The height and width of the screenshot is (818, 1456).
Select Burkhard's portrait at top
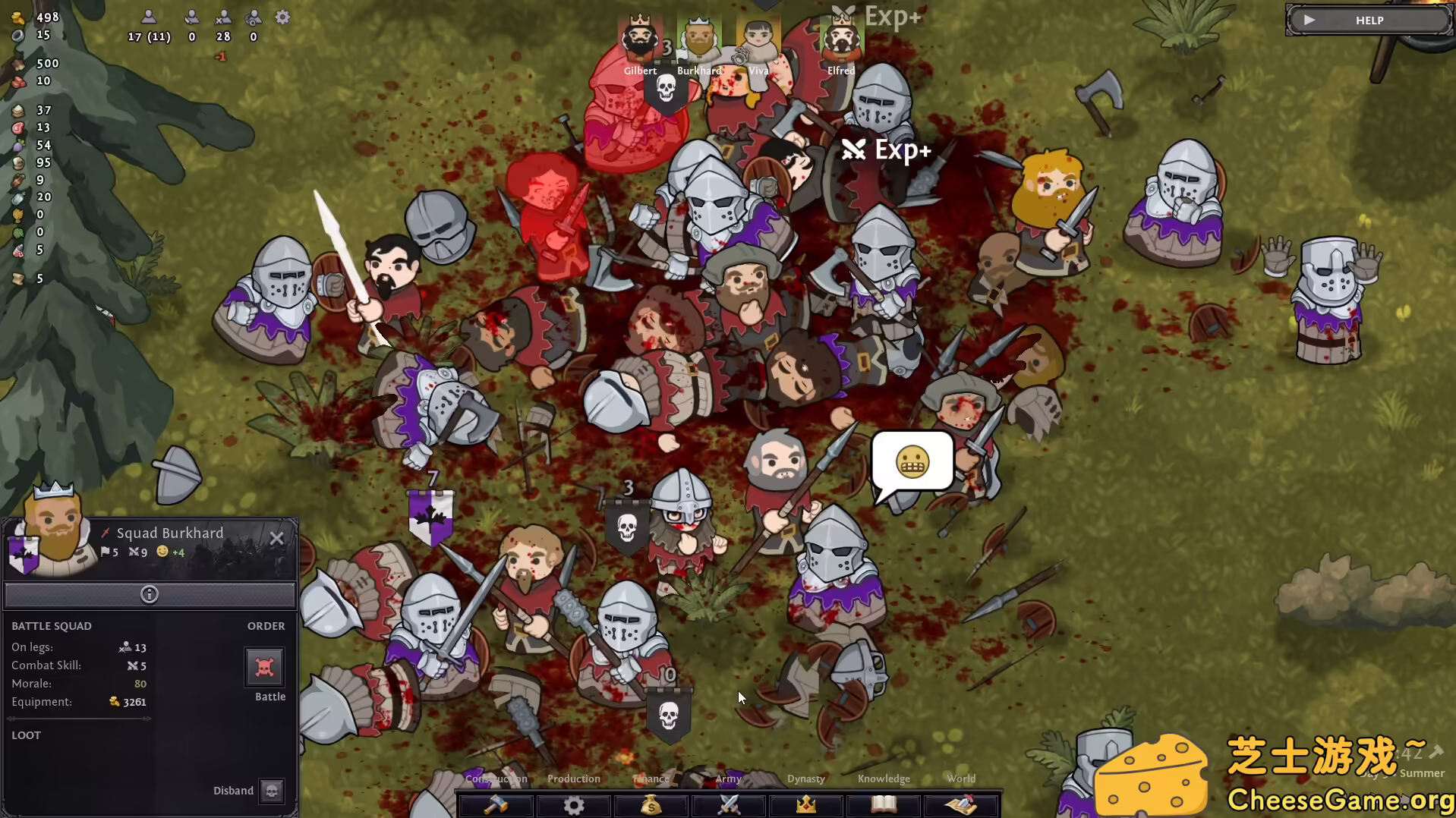click(698, 38)
